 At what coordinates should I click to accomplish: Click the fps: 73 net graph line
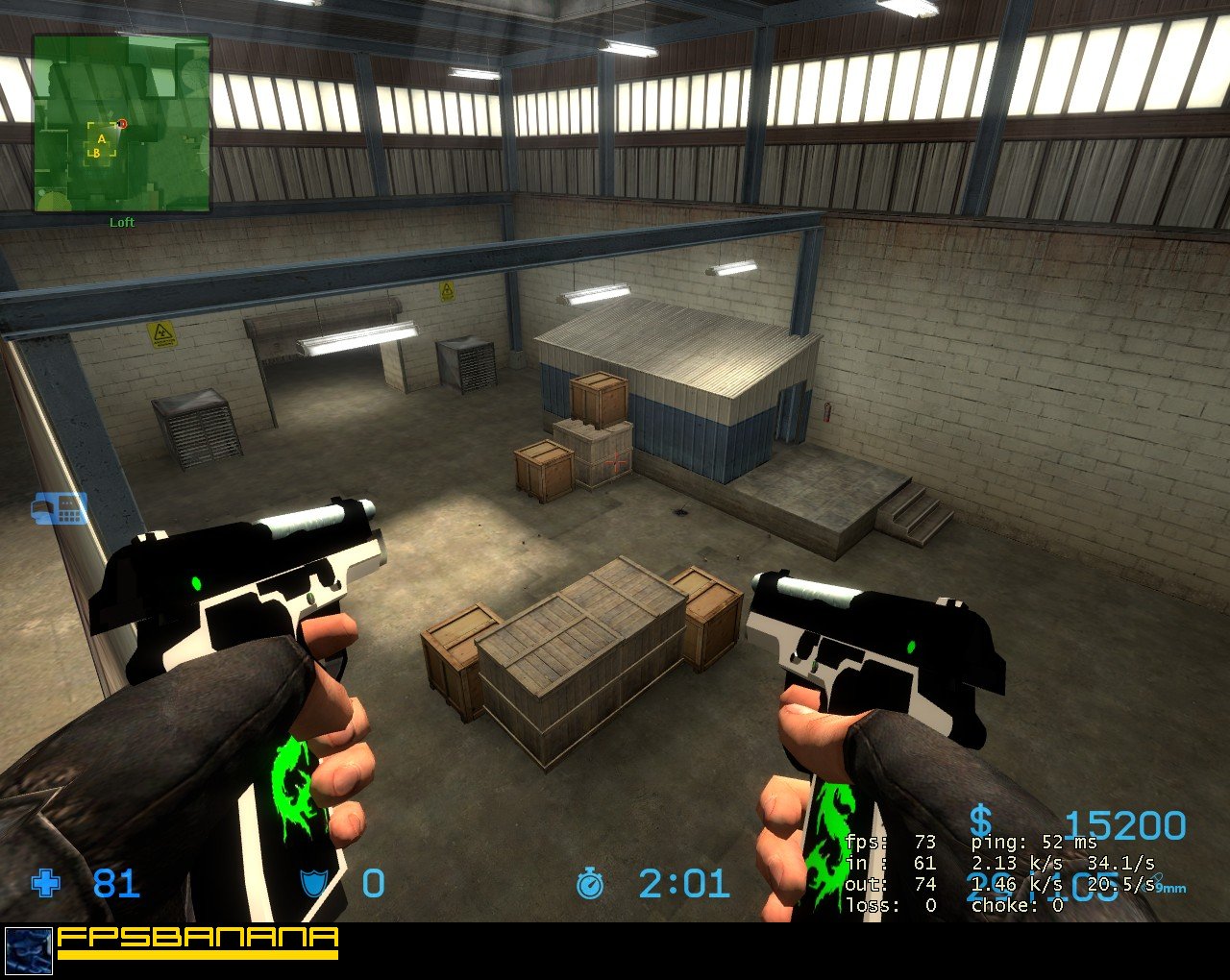pyautogui.click(x=889, y=841)
